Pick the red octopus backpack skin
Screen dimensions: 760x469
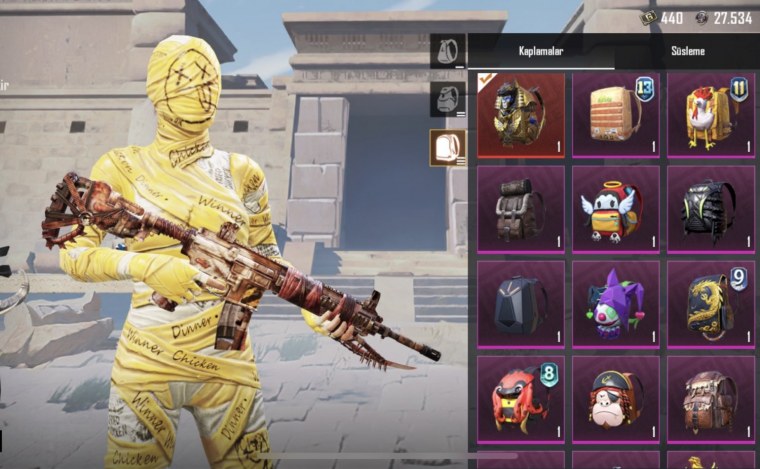tap(520, 397)
